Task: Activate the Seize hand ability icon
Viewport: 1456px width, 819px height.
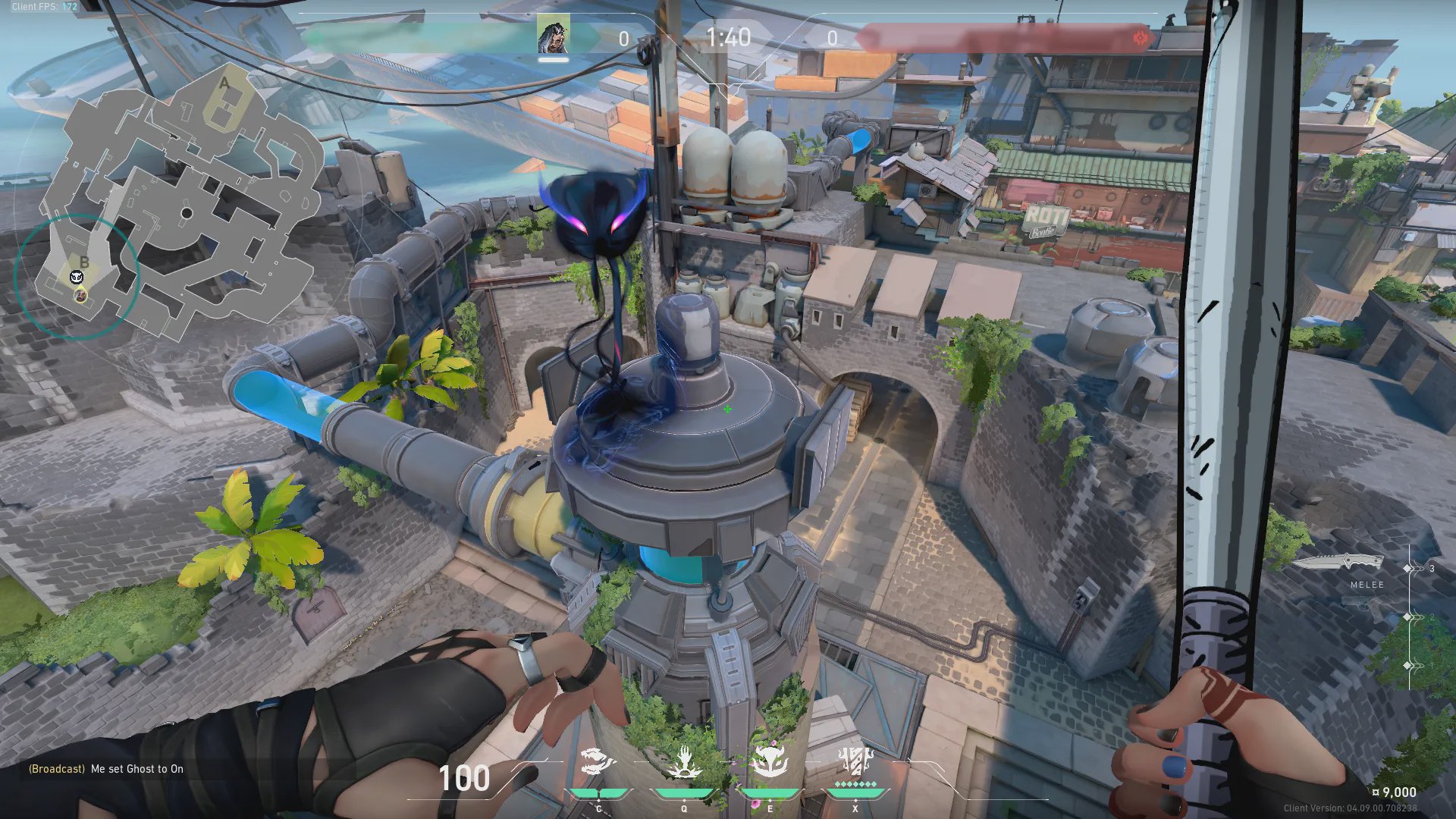Action: pyautogui.click(x=683, y=762)
